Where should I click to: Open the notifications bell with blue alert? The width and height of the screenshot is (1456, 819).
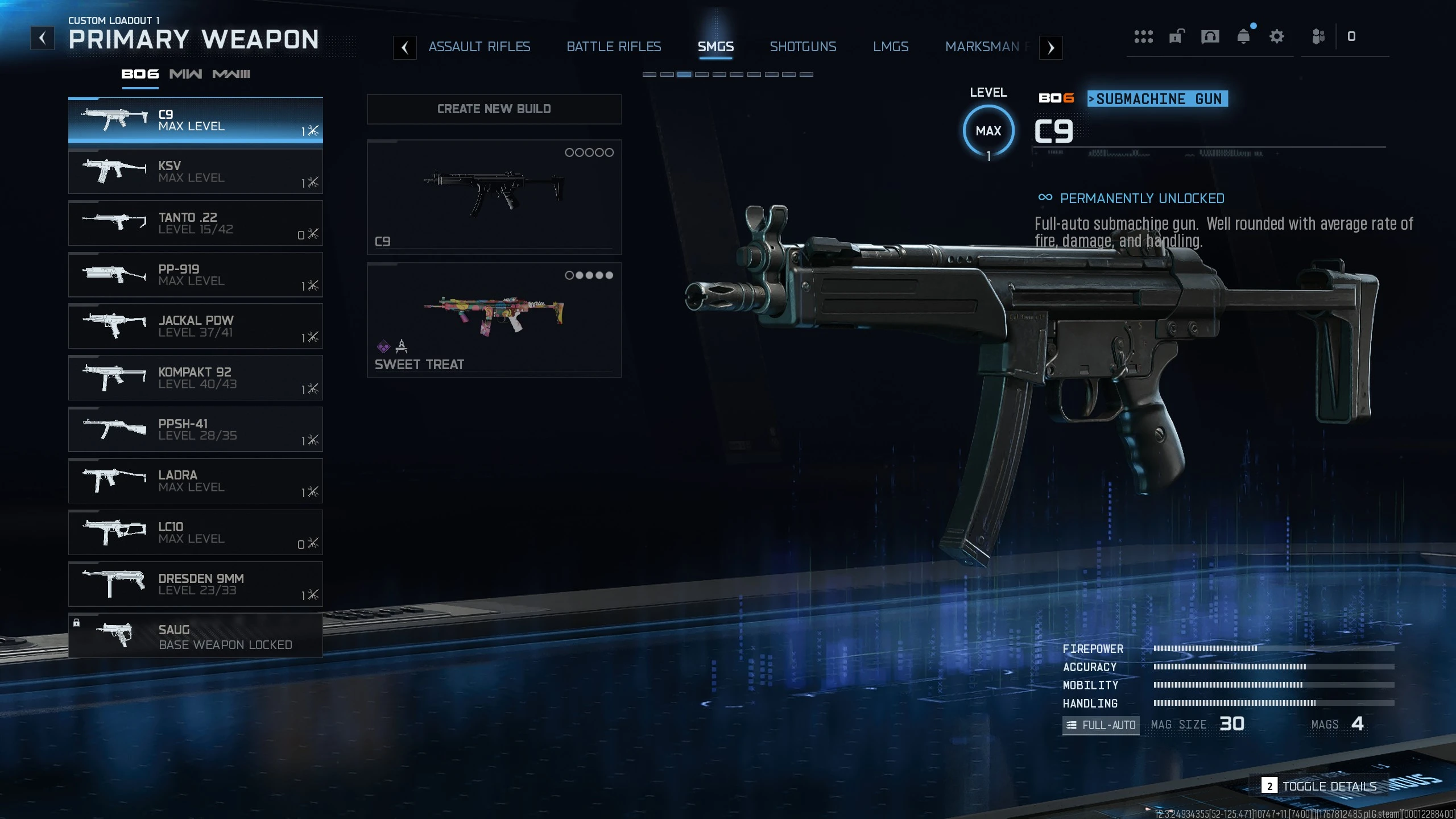click(1244, 37)
